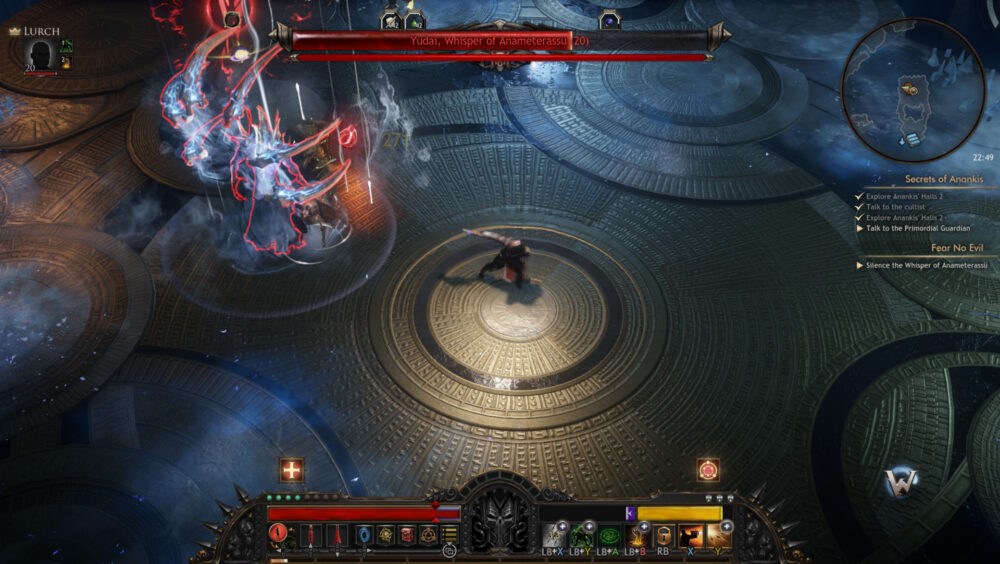Select the red cube item slot
Image resolution: width=1000 pixels, height=564 pixels.
[407, 535]
